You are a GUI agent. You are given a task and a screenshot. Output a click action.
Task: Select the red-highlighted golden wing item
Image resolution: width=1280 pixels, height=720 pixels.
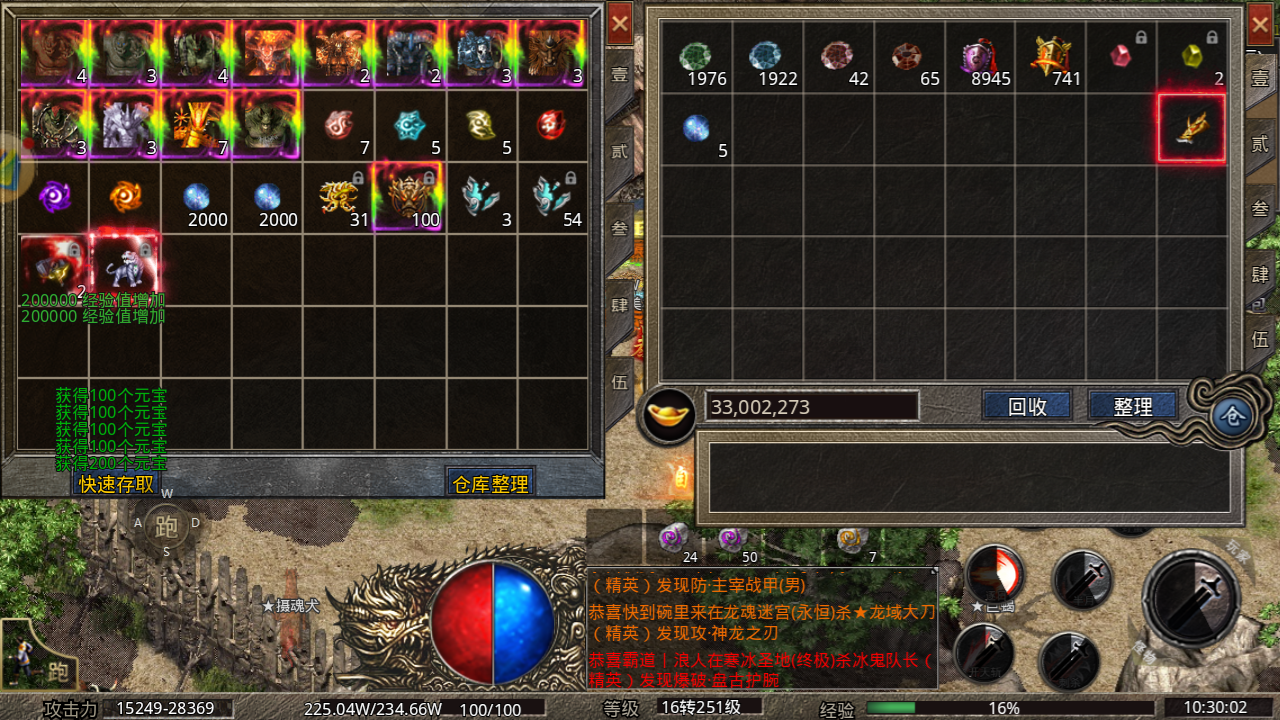click(x=1192, y=128)
